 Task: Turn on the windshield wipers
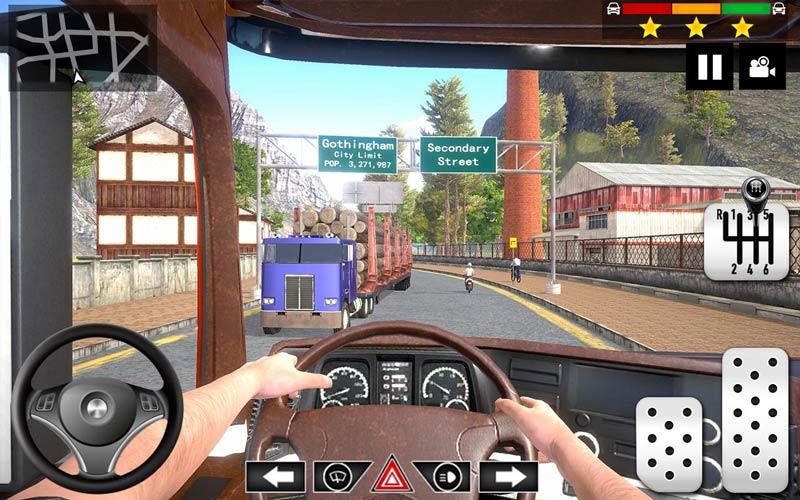[x=342, y=477]
